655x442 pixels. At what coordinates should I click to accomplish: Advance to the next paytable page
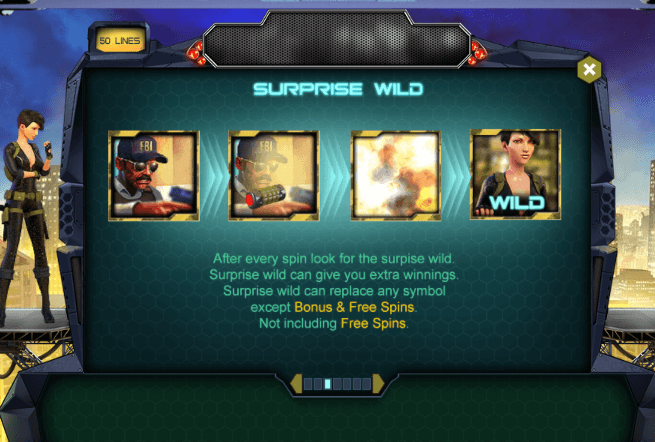click(x=378, y=383)
